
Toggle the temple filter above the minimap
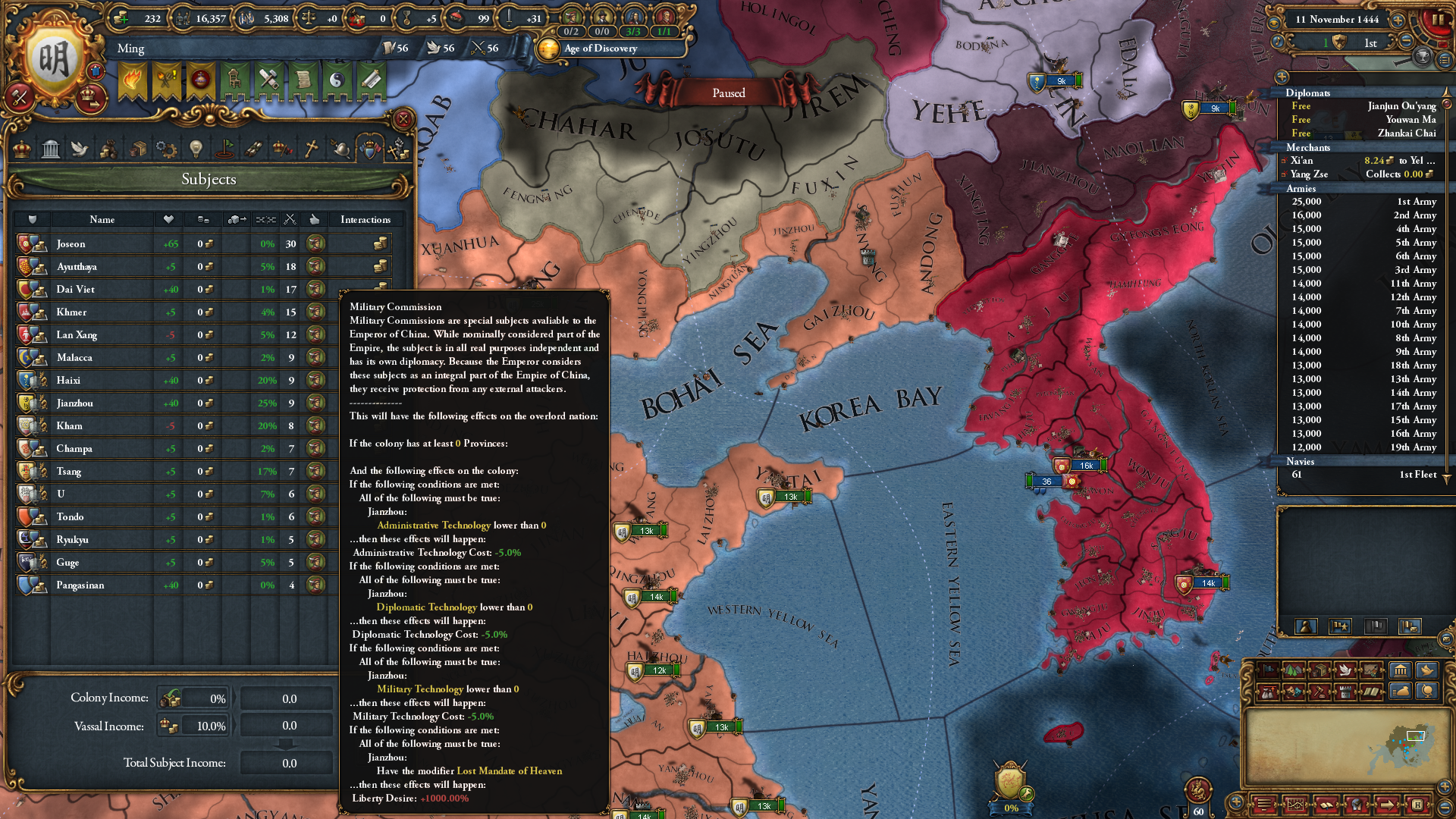1401,670
